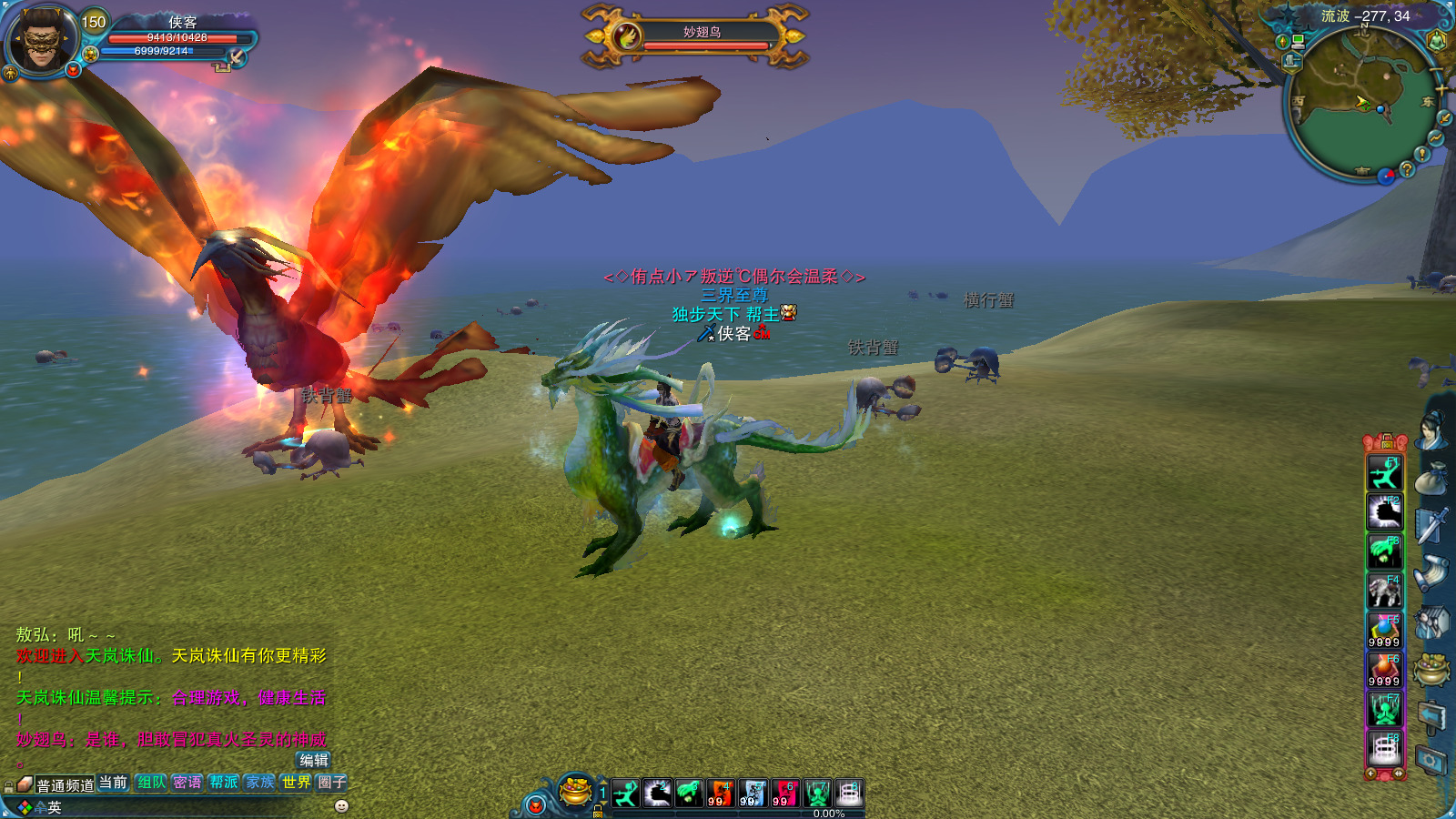Open the question mark help button by minimap

tap(1407, 168)
